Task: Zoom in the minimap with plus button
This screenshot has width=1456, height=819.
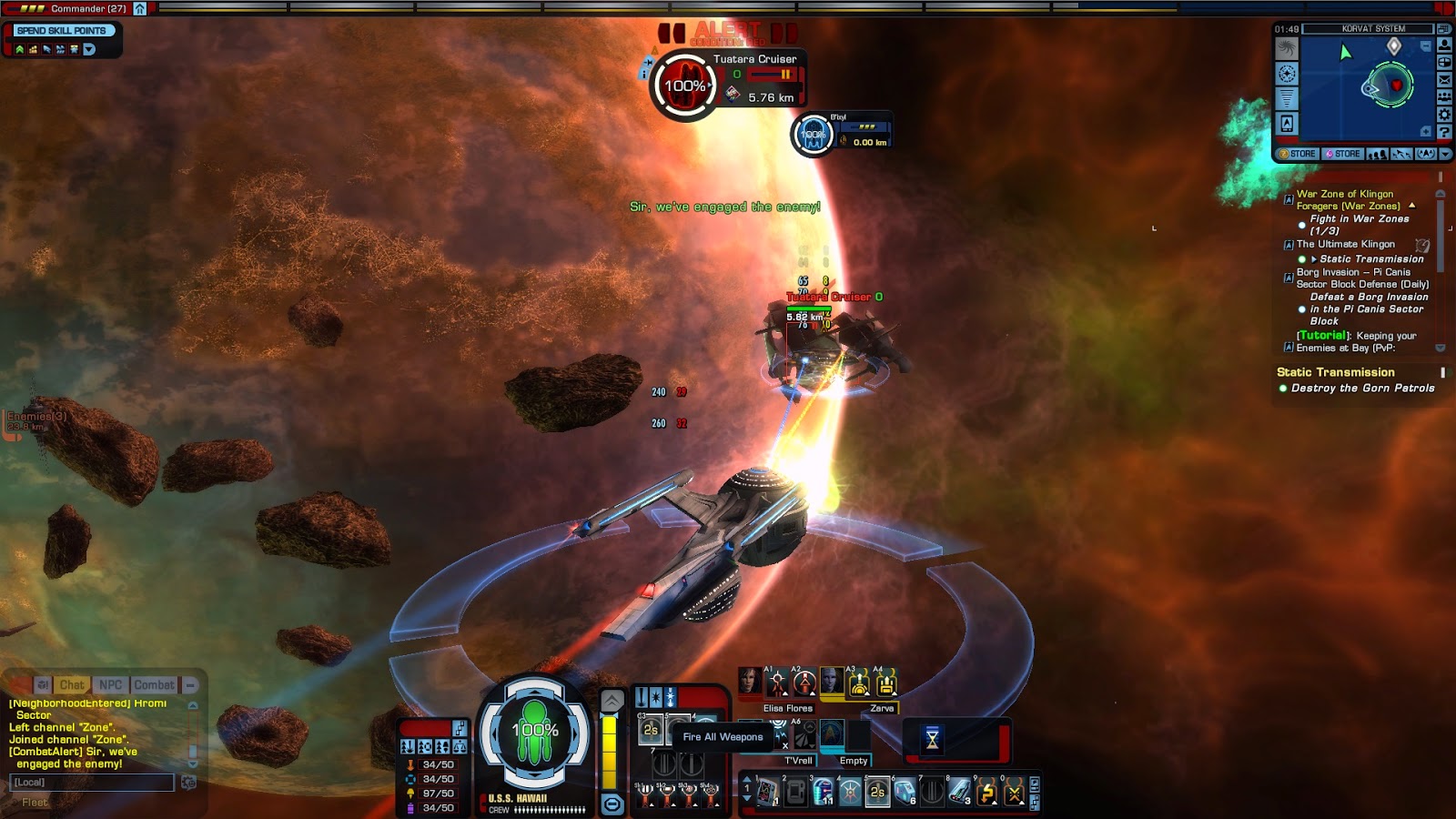Action: tap(1426, 132)
